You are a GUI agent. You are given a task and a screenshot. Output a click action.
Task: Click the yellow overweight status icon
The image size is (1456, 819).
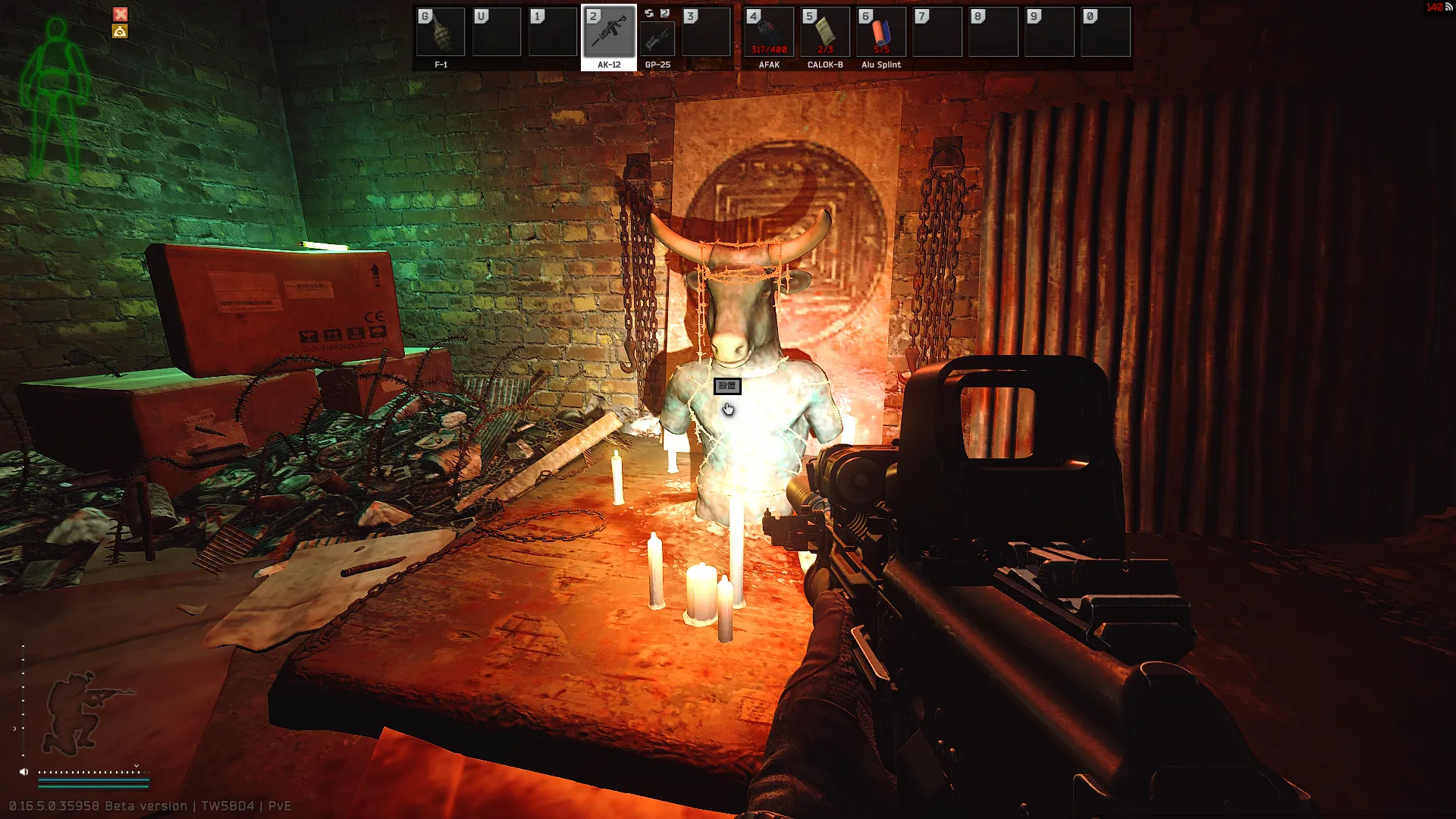(120, 31)
